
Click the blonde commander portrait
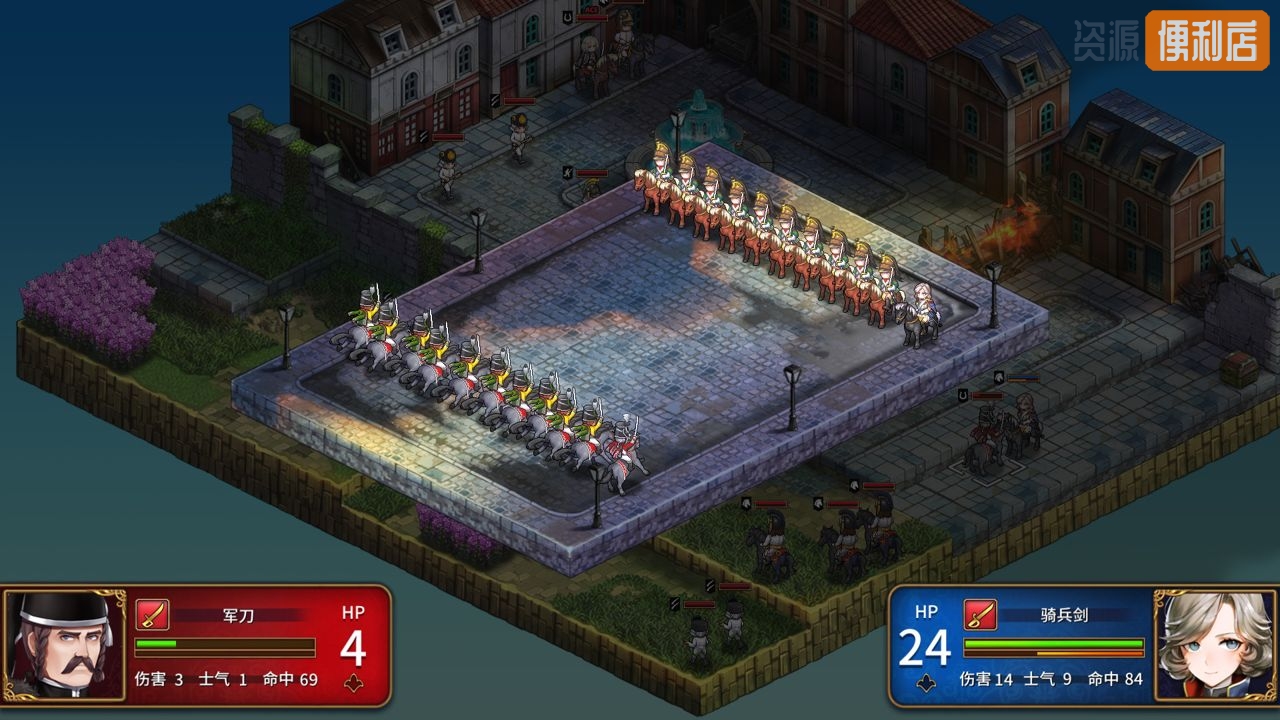[x=1214, y=644]
